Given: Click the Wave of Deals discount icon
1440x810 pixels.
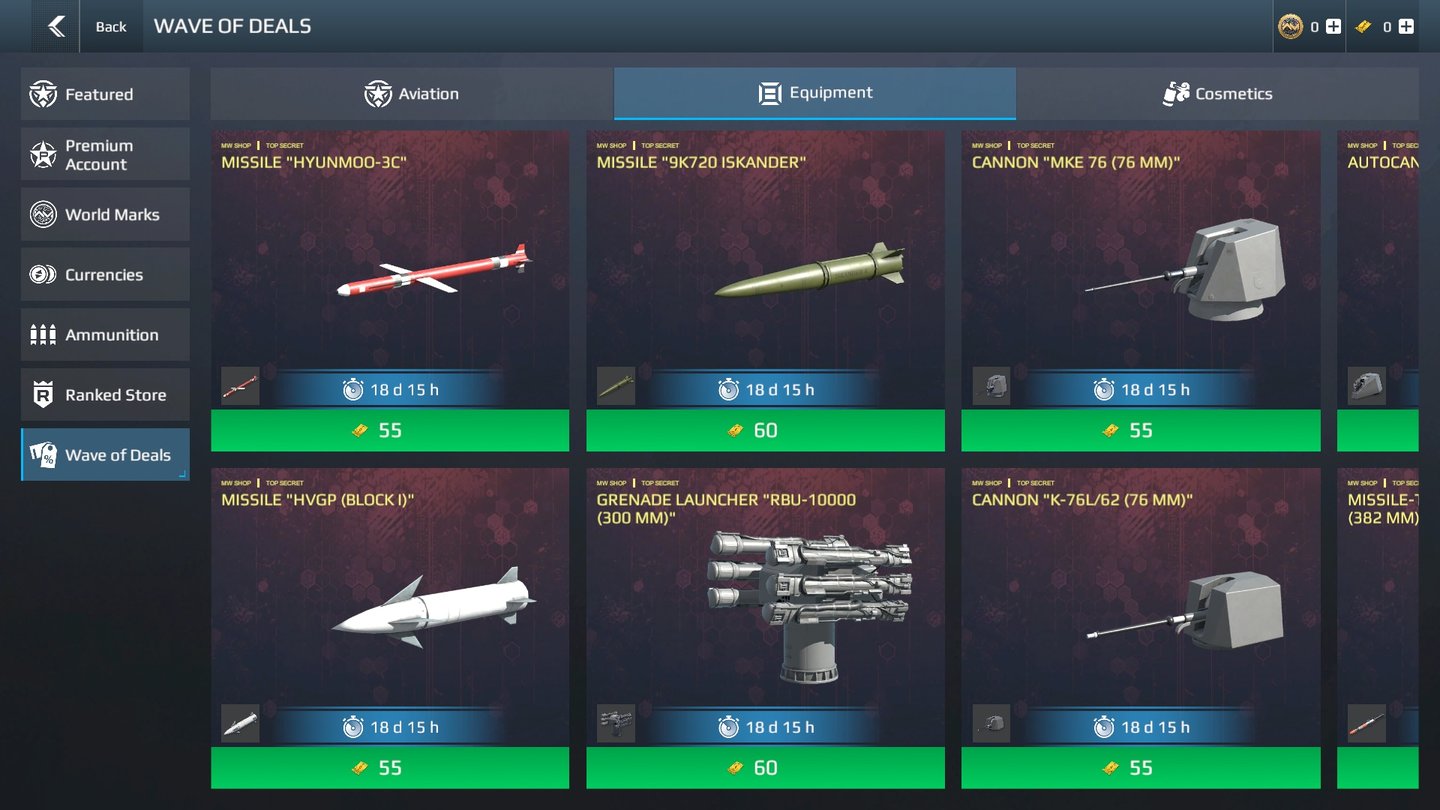Looking at the screenshot, I should pyautogui.click(x=40, y=454).
